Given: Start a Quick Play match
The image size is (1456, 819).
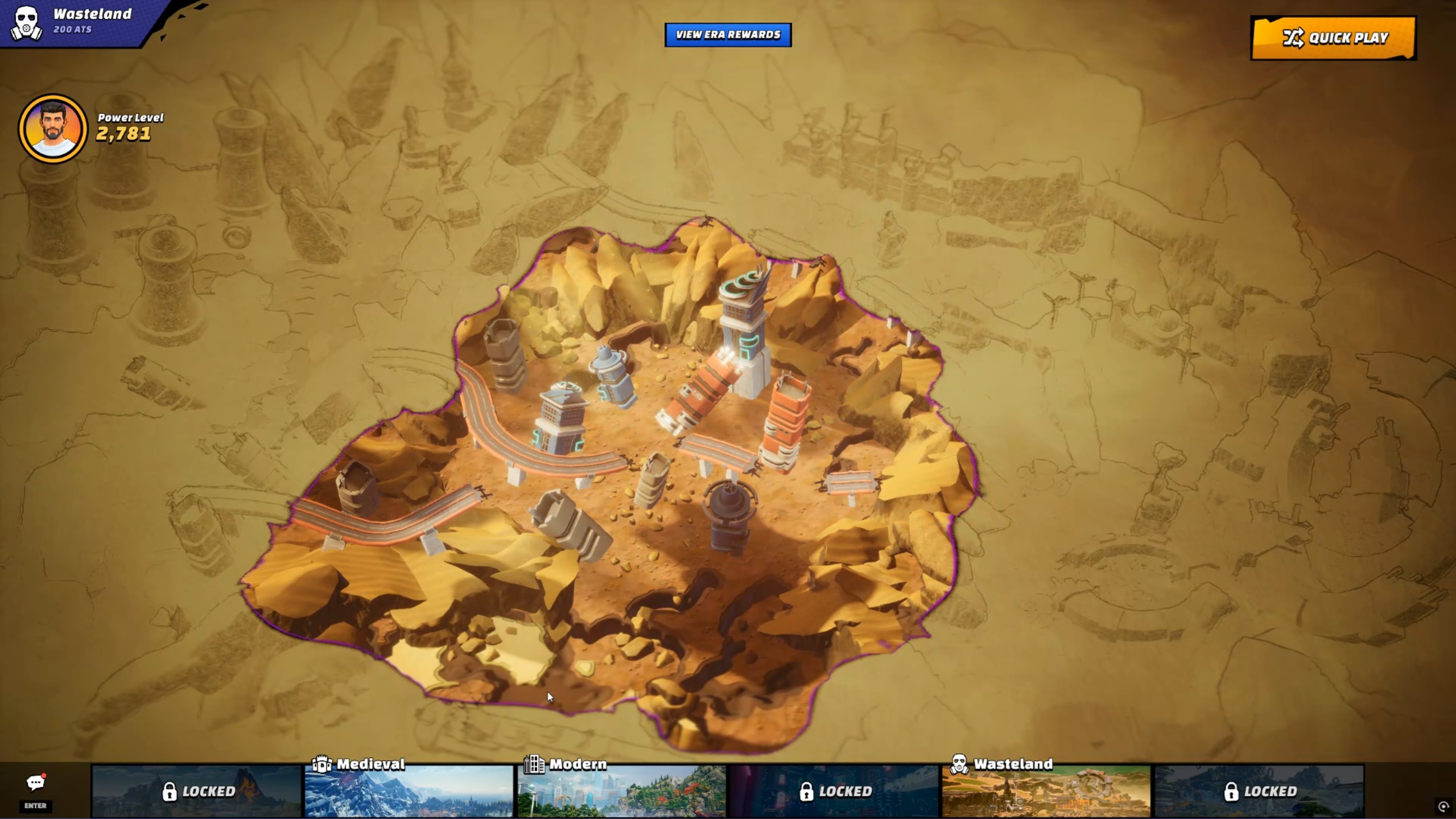Looking at the screenshot, I should [1333, 38].
